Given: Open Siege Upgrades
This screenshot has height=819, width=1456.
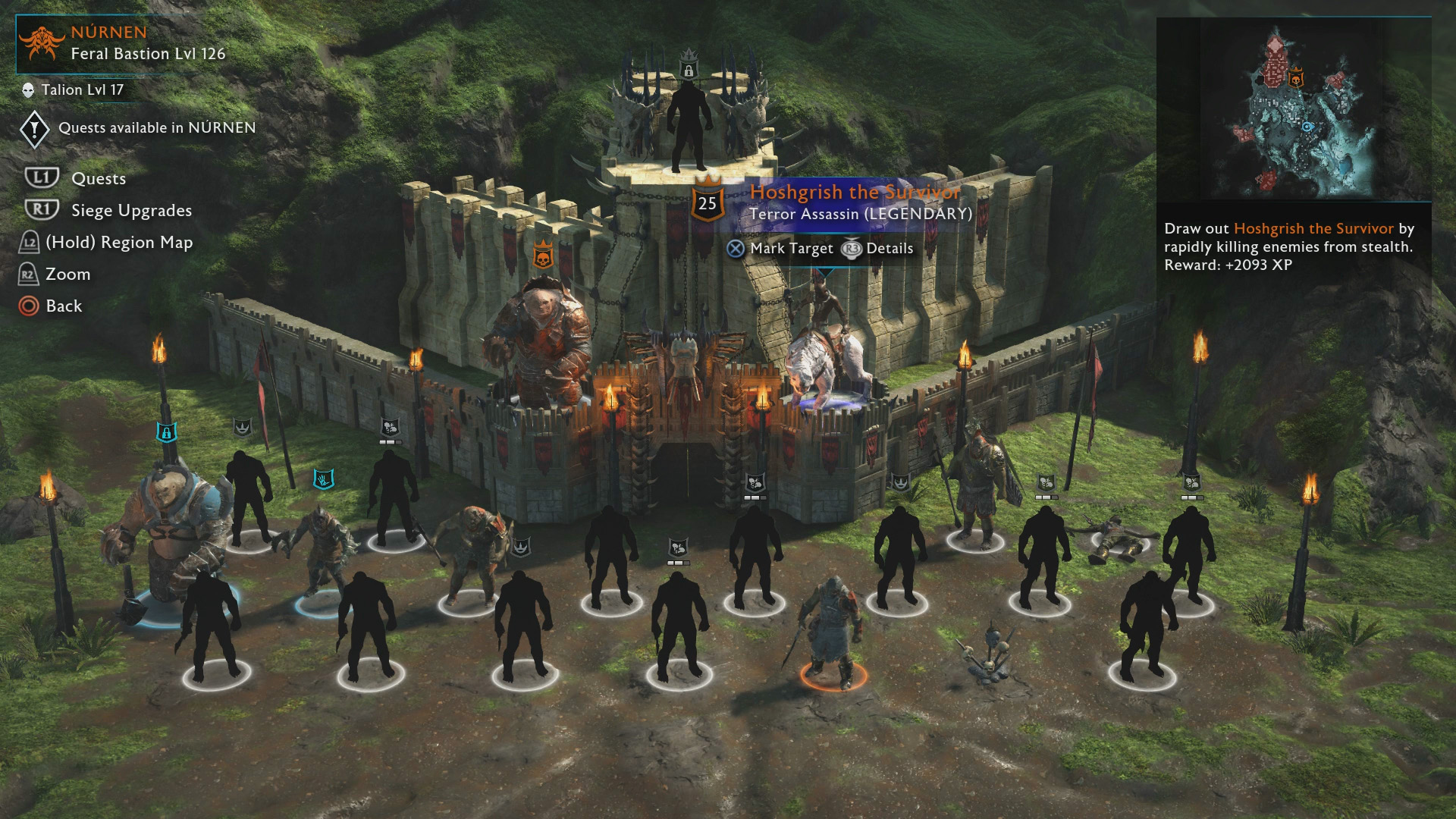Looking at the screenshot, I should point(130,211).
